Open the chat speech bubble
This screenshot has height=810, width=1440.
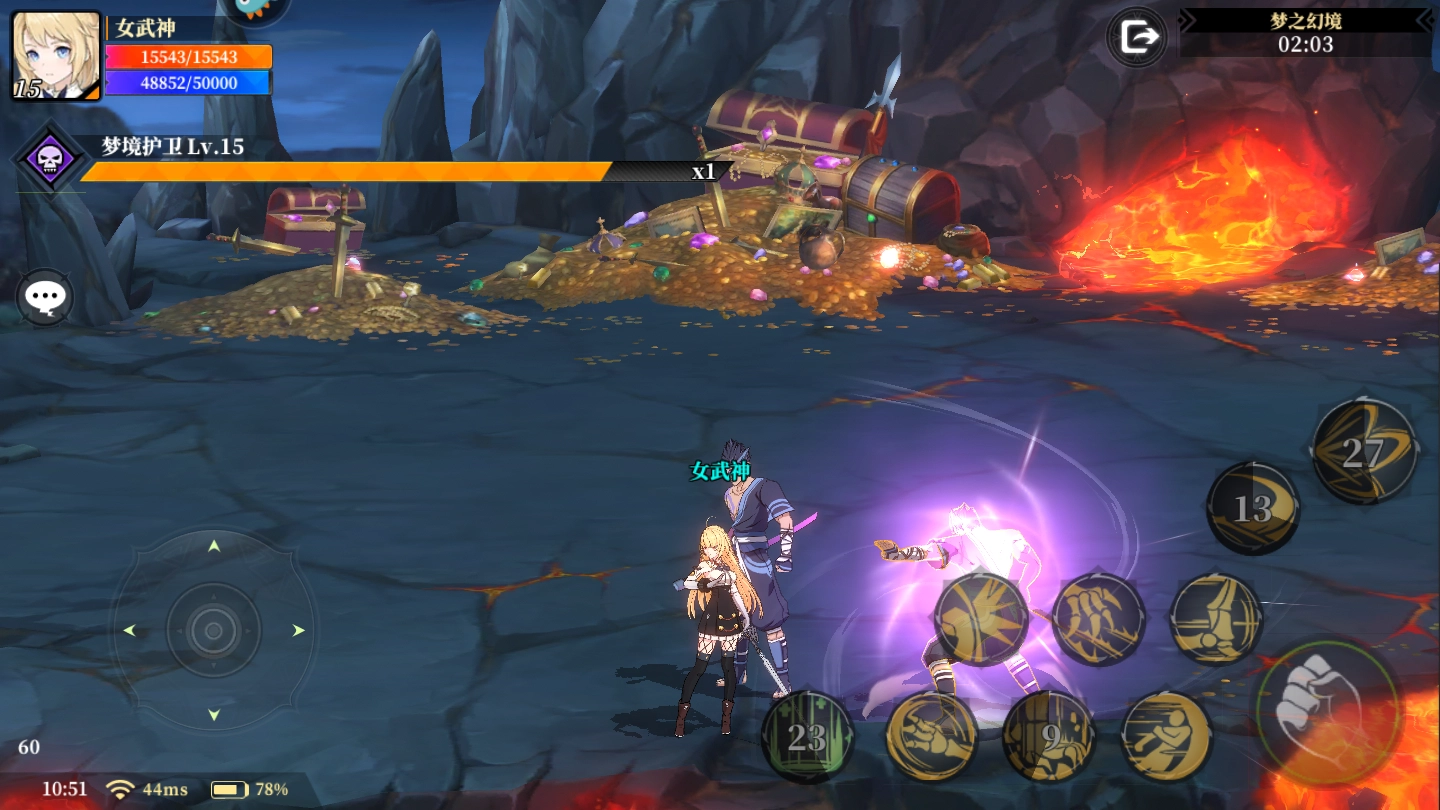point(45,297)
